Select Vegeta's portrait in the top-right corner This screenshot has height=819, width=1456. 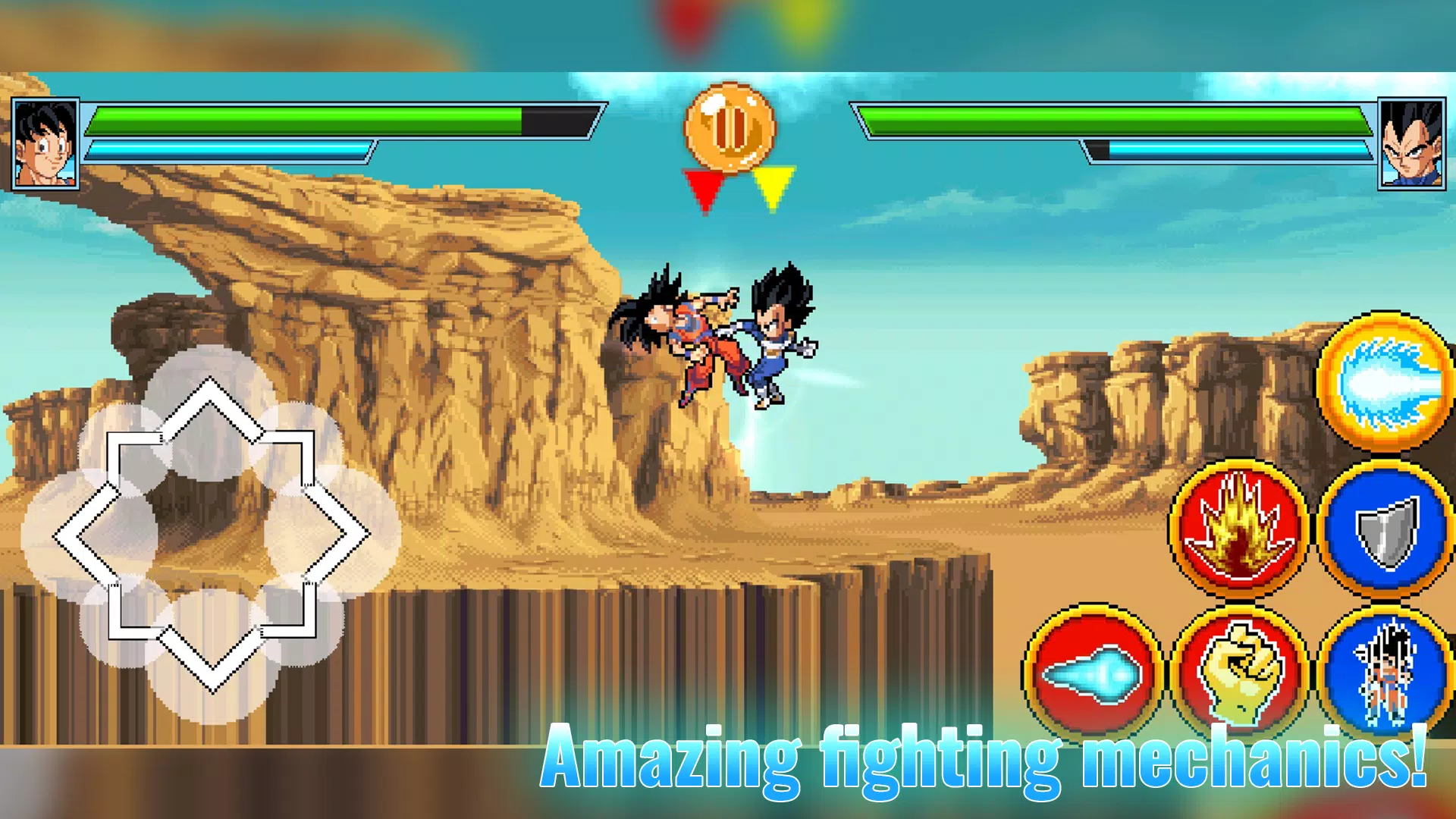pyautogui.click(x=1412, y=144)
